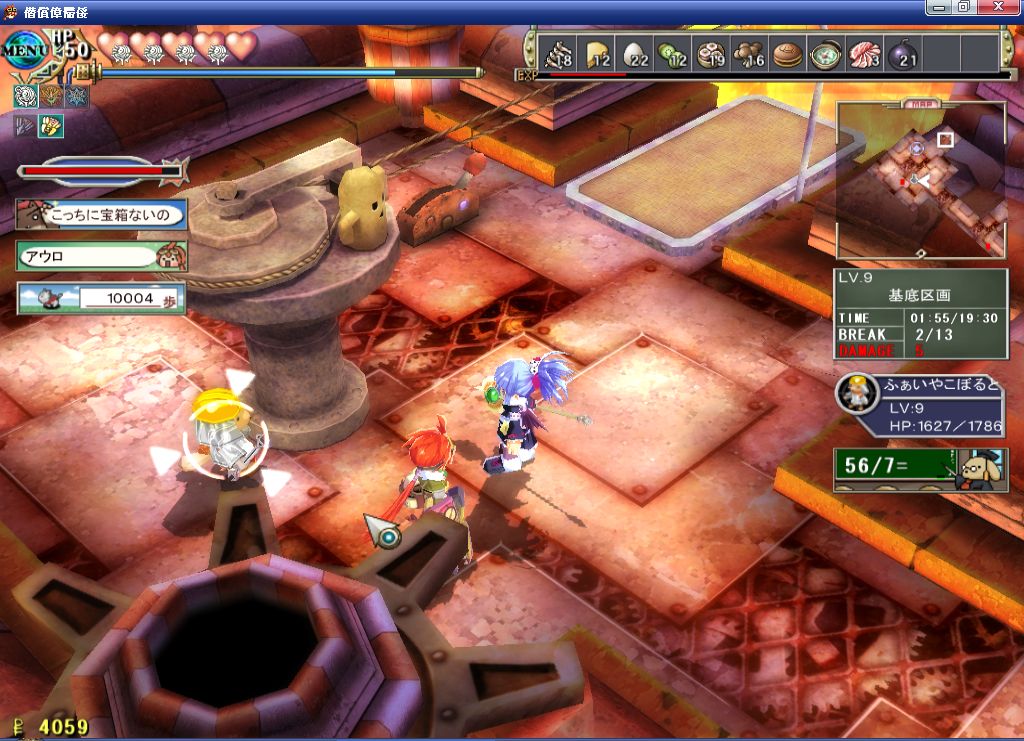Use the round bun item

click(x=788, y=53)
